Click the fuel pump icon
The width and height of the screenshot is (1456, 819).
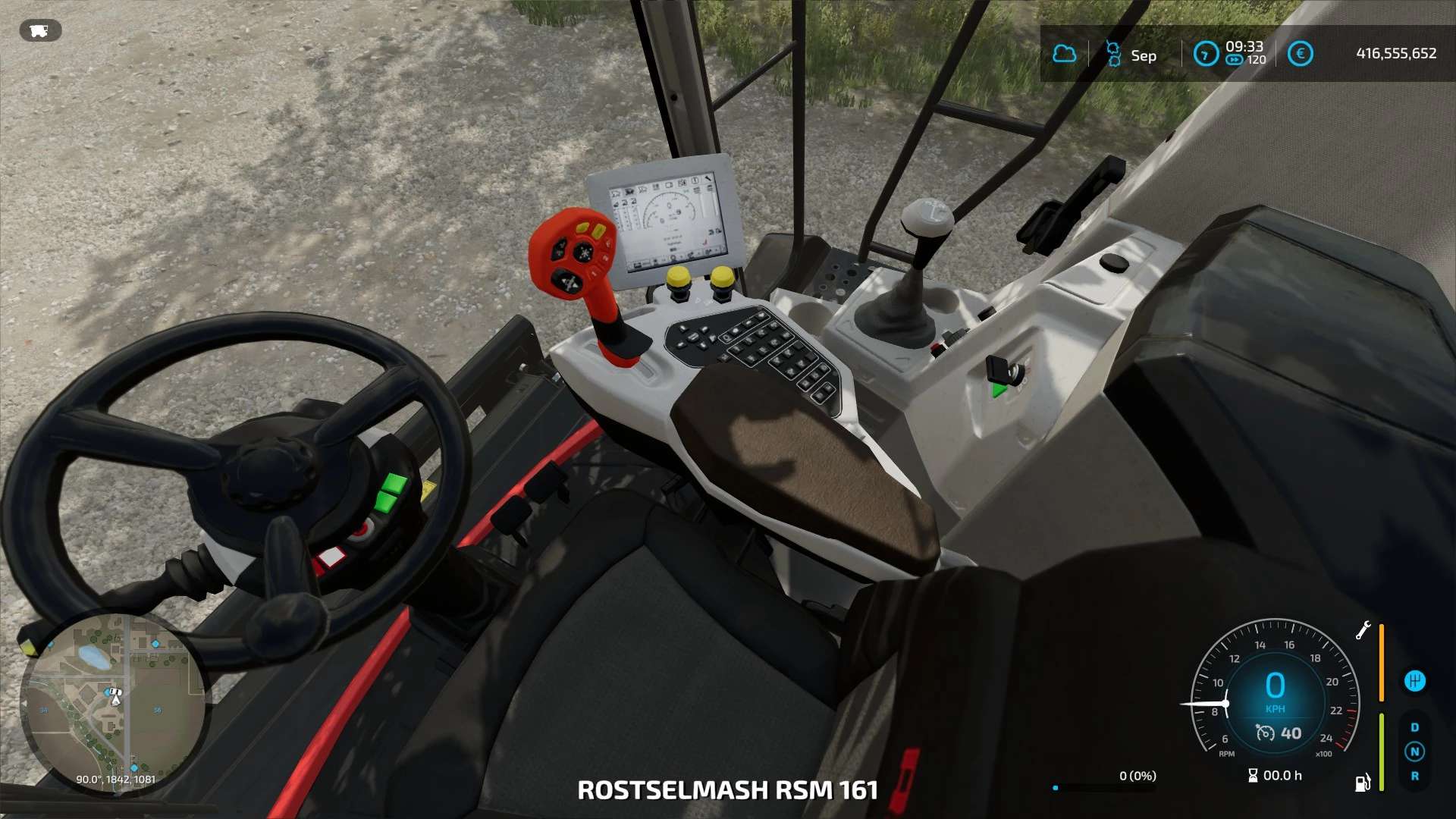click(1363, 783)
